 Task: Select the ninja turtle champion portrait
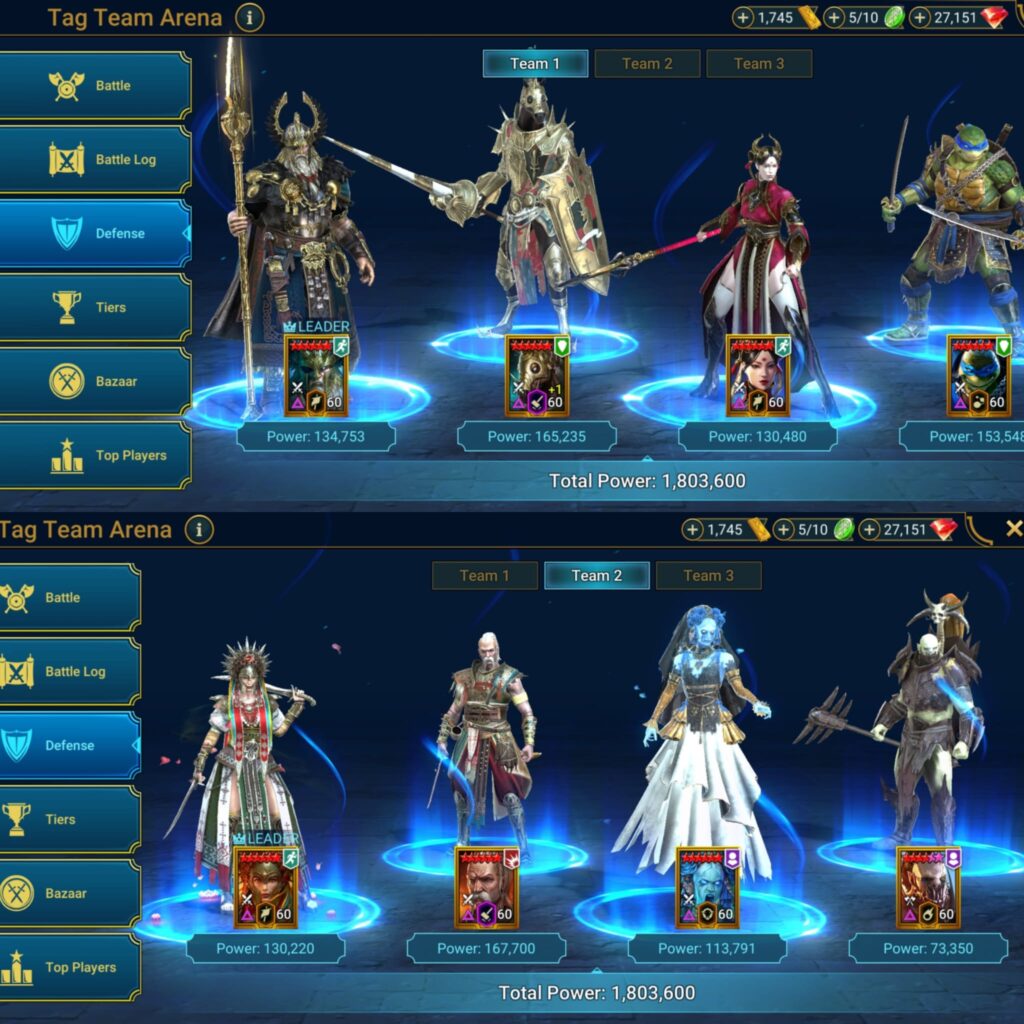click(979, 375)
